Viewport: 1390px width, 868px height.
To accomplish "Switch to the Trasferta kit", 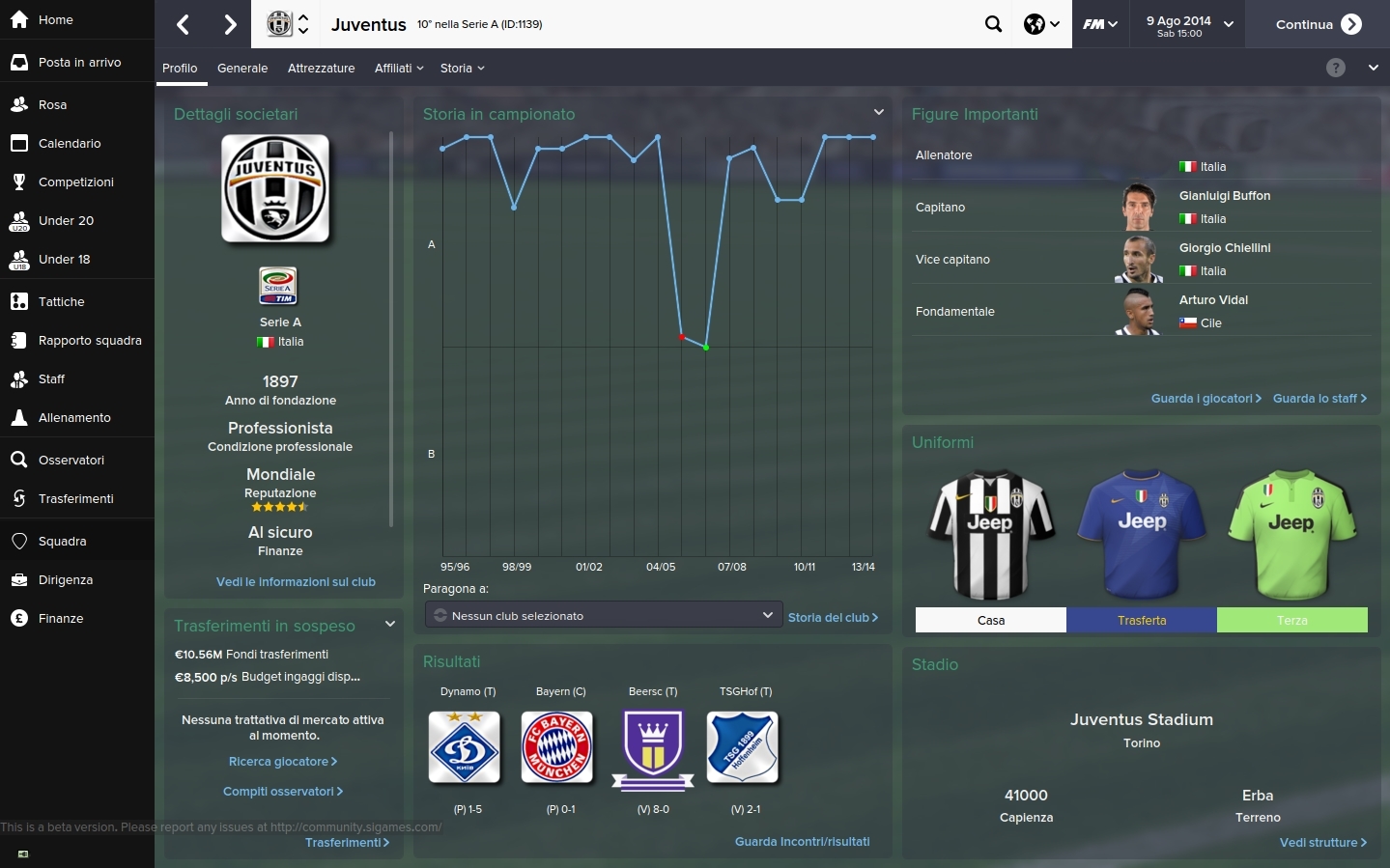I will [x=1141, y=620].
